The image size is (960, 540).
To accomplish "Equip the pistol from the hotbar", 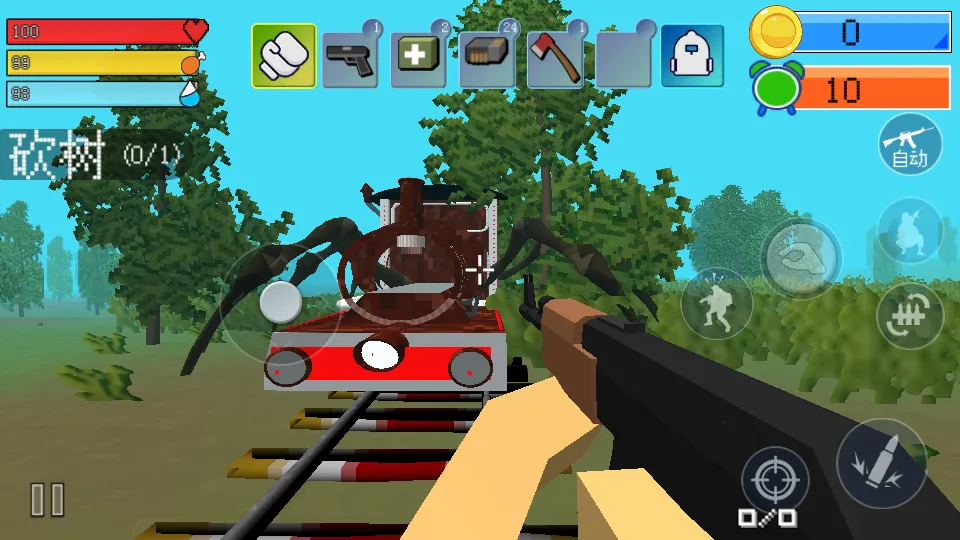I will pos(350,58).
